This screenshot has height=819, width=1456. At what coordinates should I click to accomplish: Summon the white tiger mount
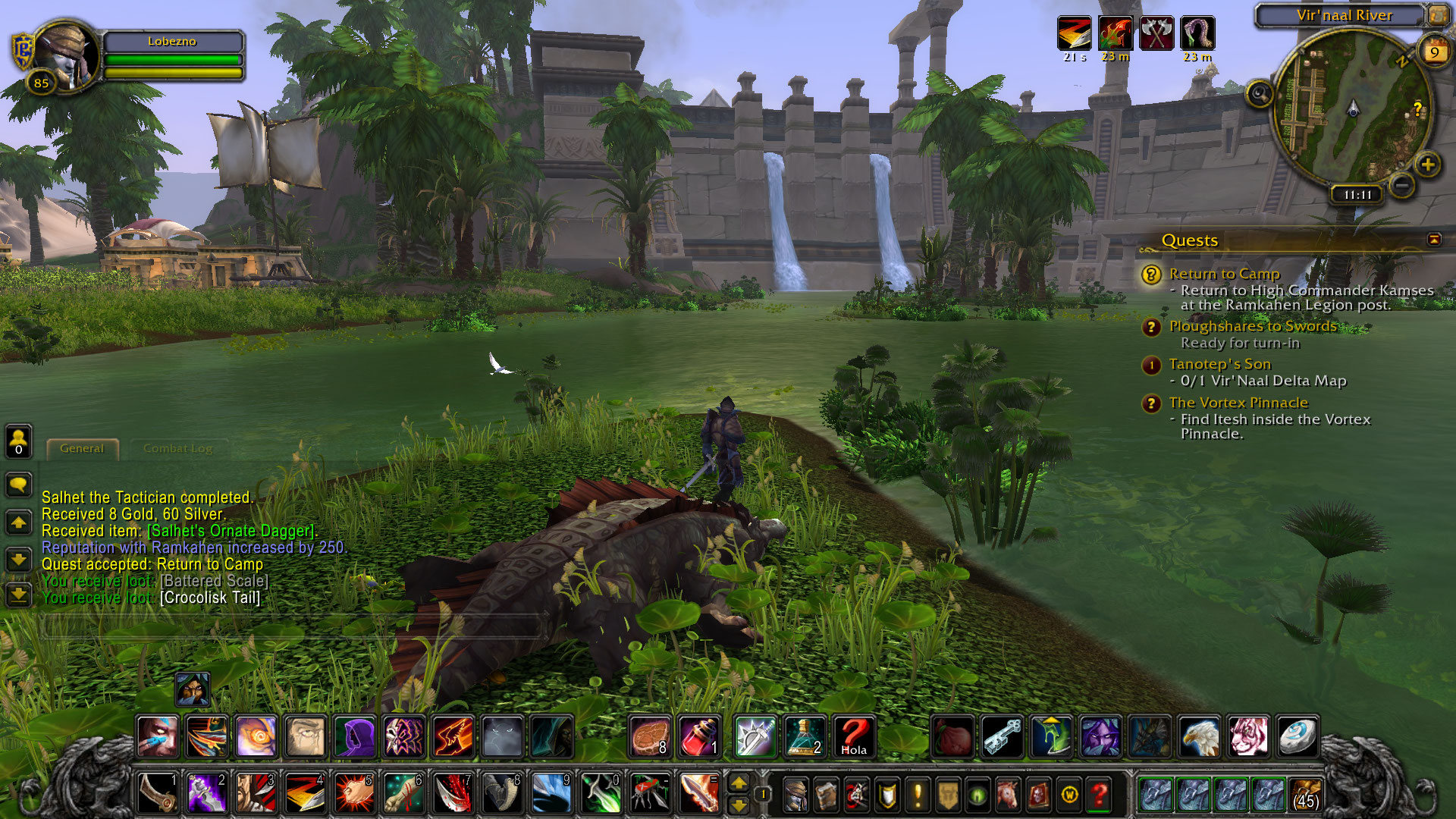pos(1248,736)
